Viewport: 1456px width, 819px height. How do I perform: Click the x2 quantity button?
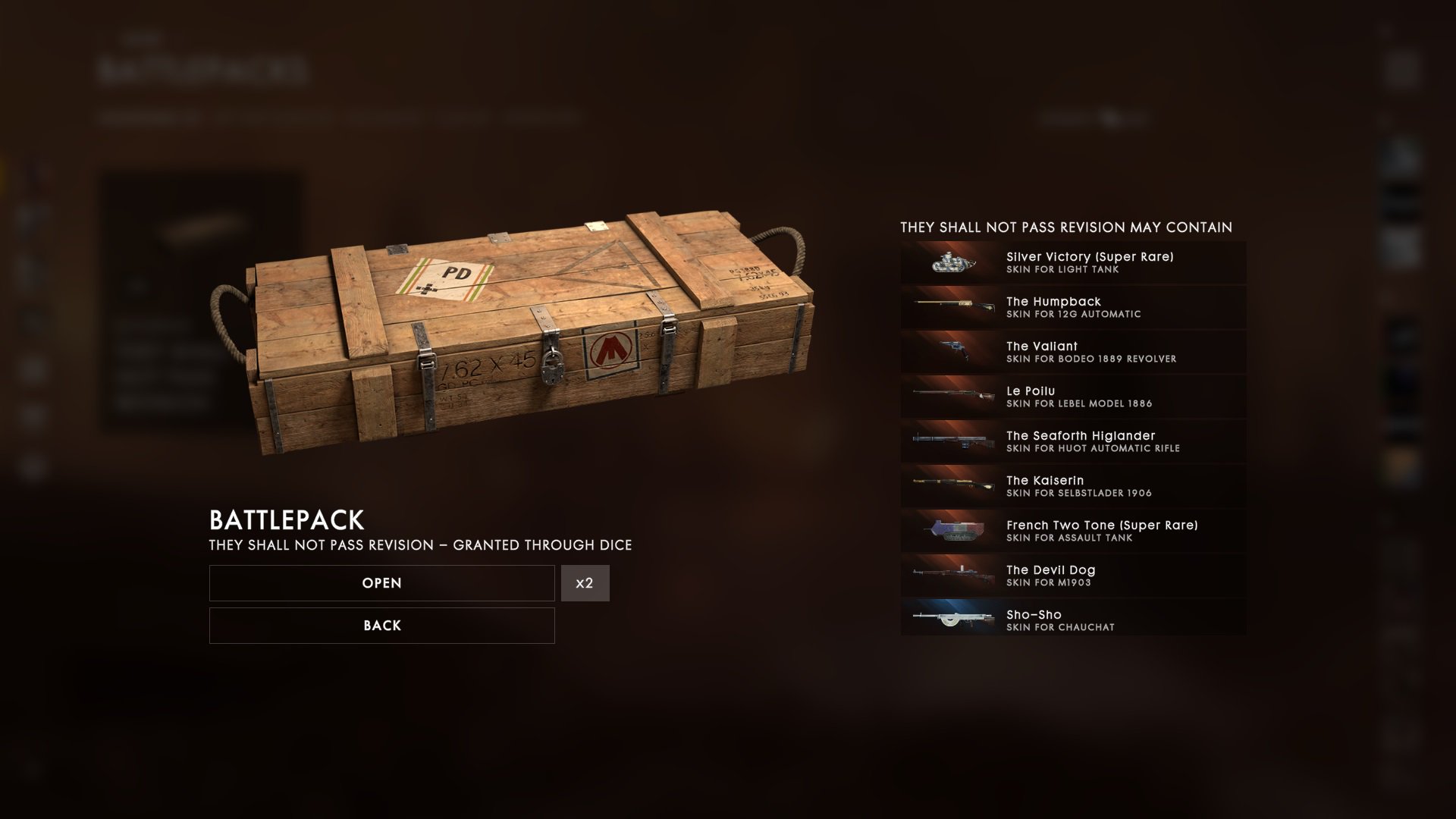(585, 583)
